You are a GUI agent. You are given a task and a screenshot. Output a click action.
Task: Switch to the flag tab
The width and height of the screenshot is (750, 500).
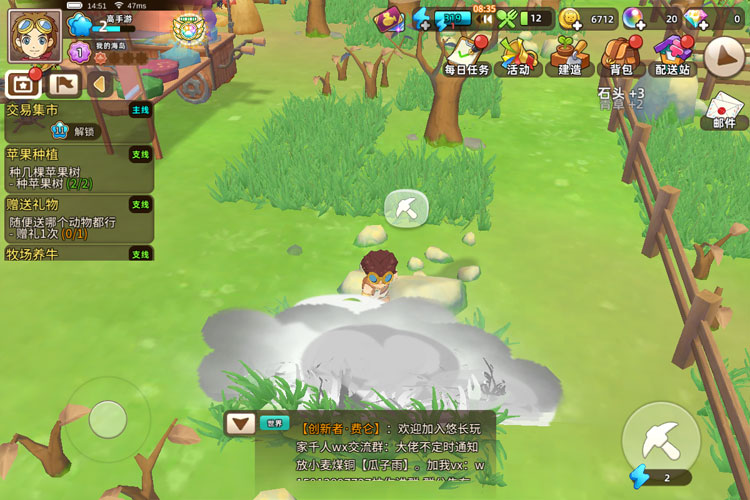pos(62,84)
